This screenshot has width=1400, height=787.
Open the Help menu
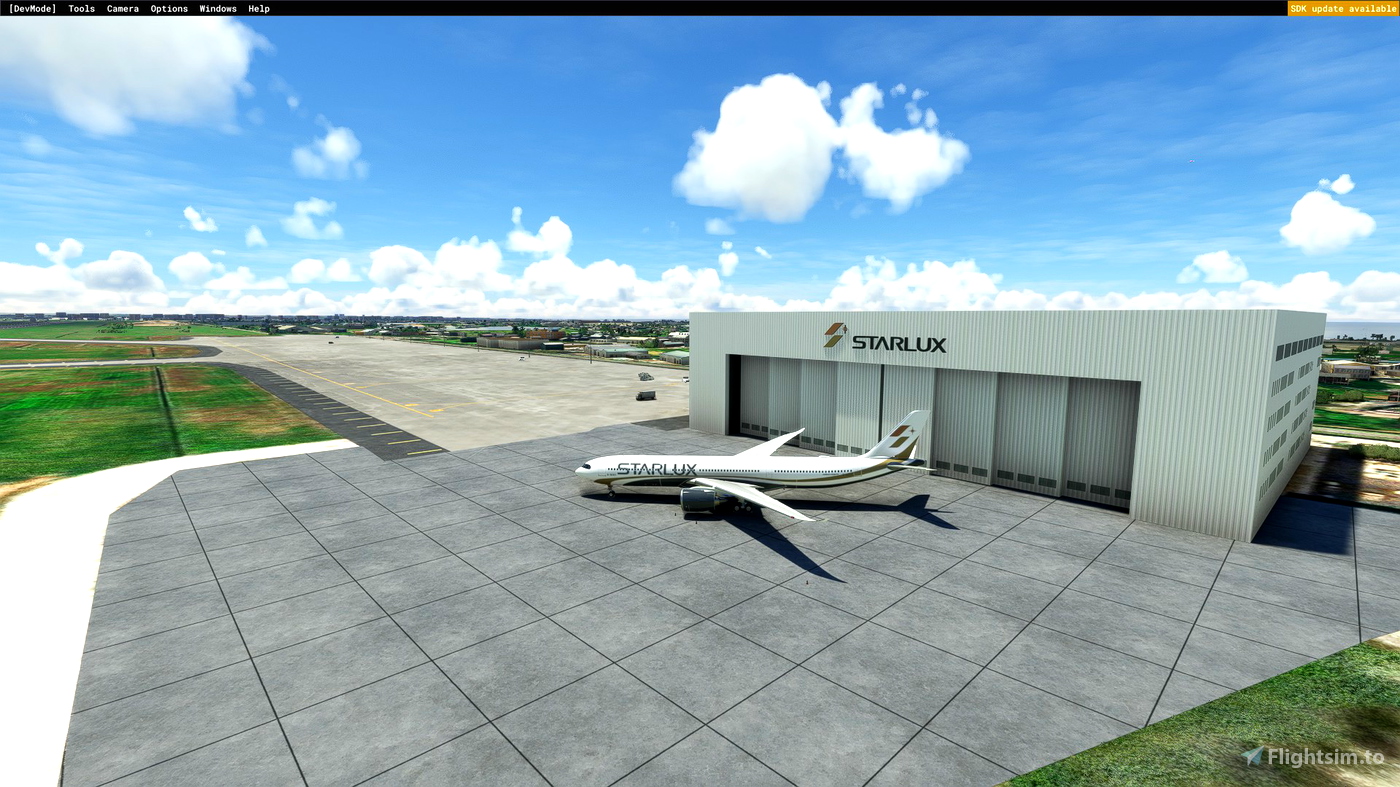(258, 8)
